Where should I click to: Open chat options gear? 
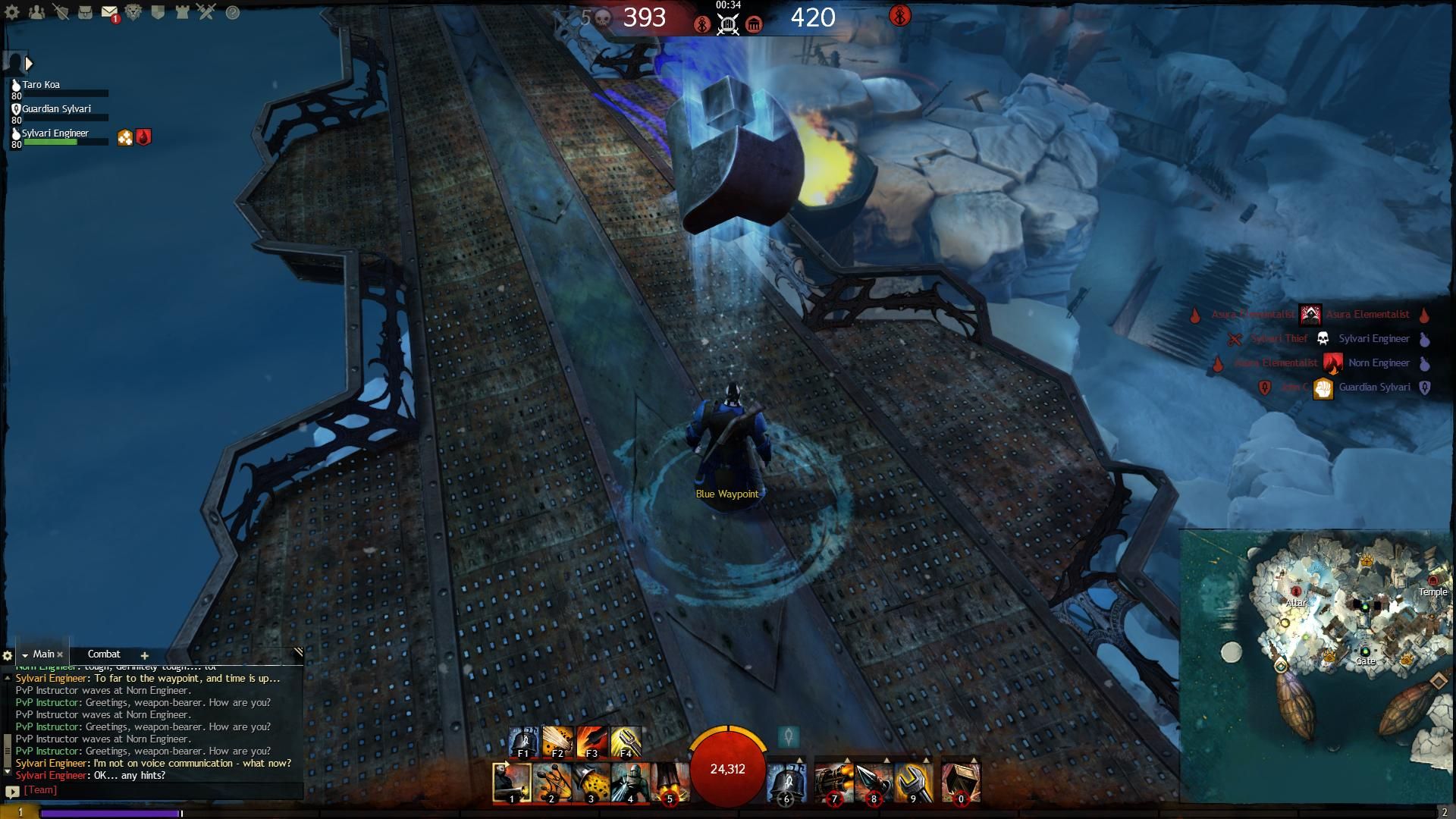8,655
